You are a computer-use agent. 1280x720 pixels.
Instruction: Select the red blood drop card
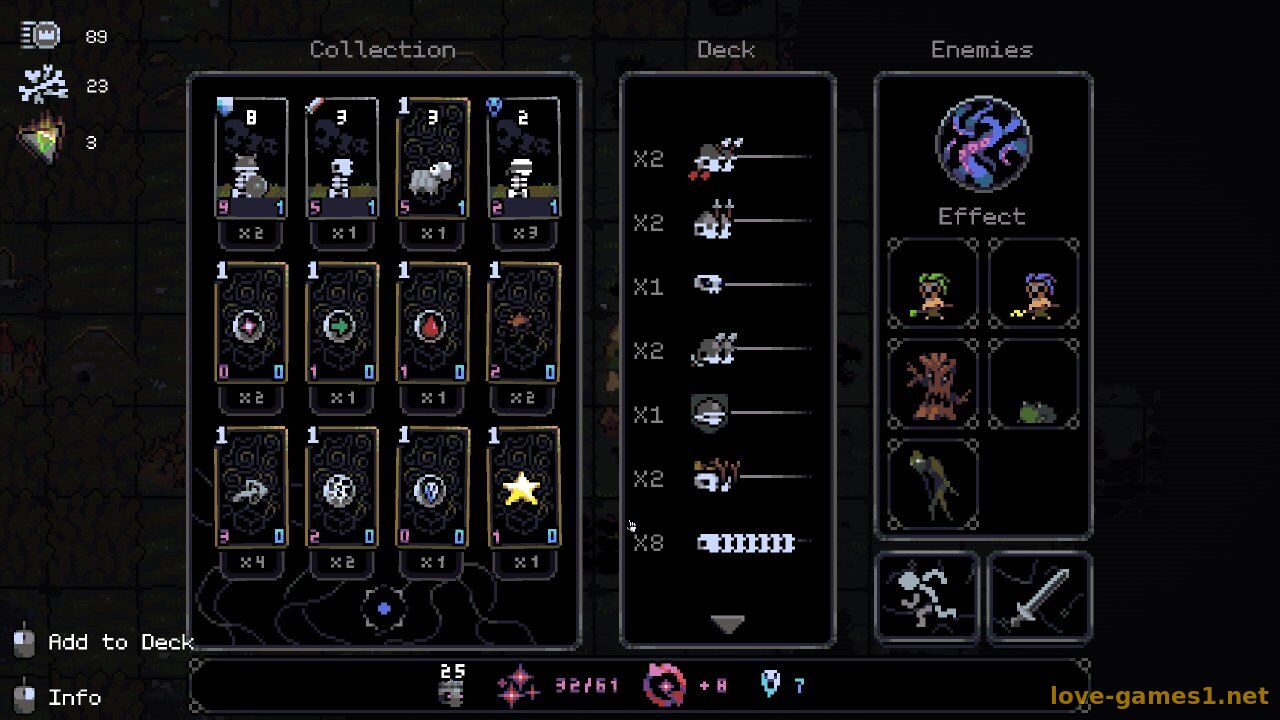point(432,324)
